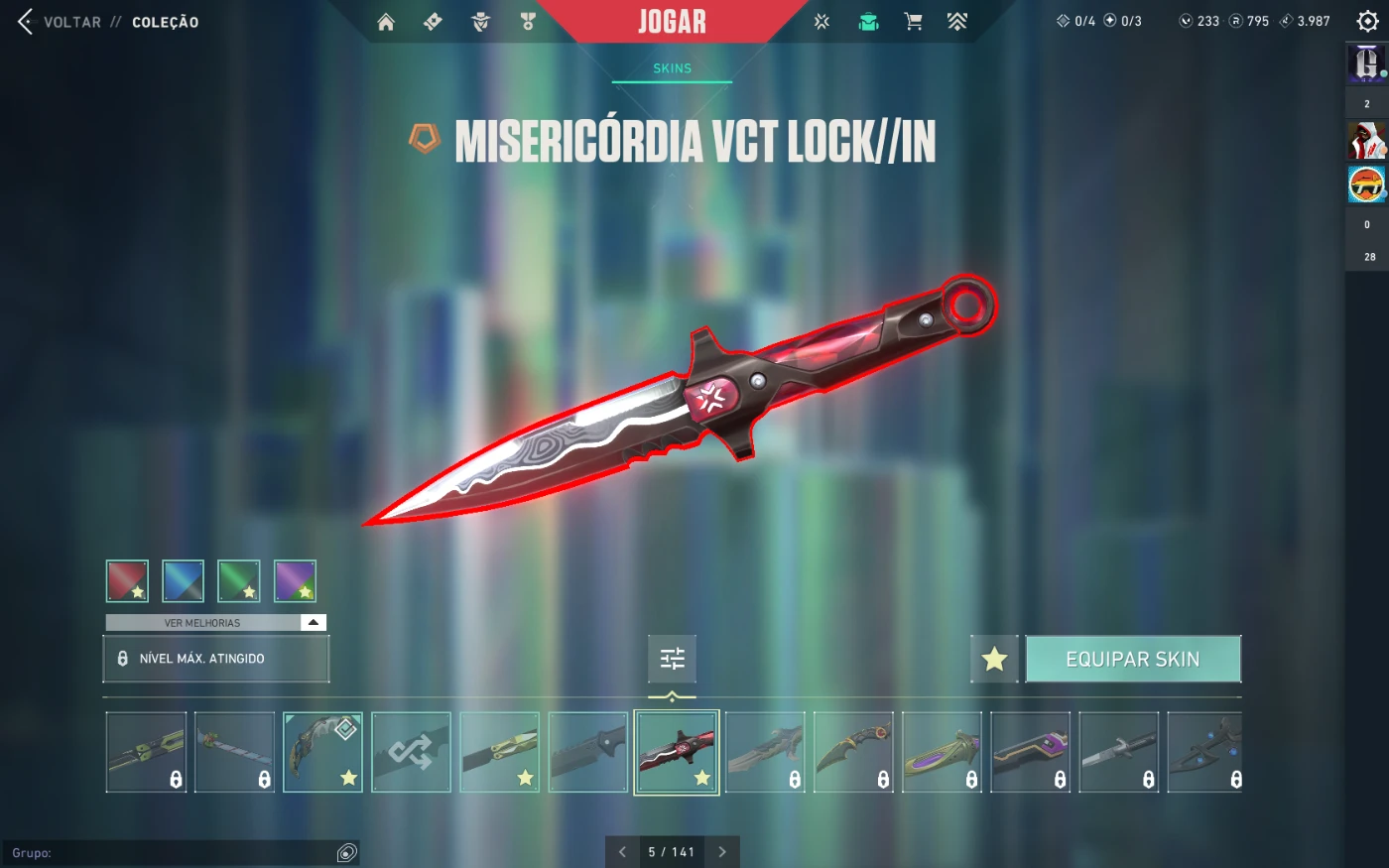Start matchmaking with the JOGAR button
This screenshot has height=868, width=1389.
(672, 22)
